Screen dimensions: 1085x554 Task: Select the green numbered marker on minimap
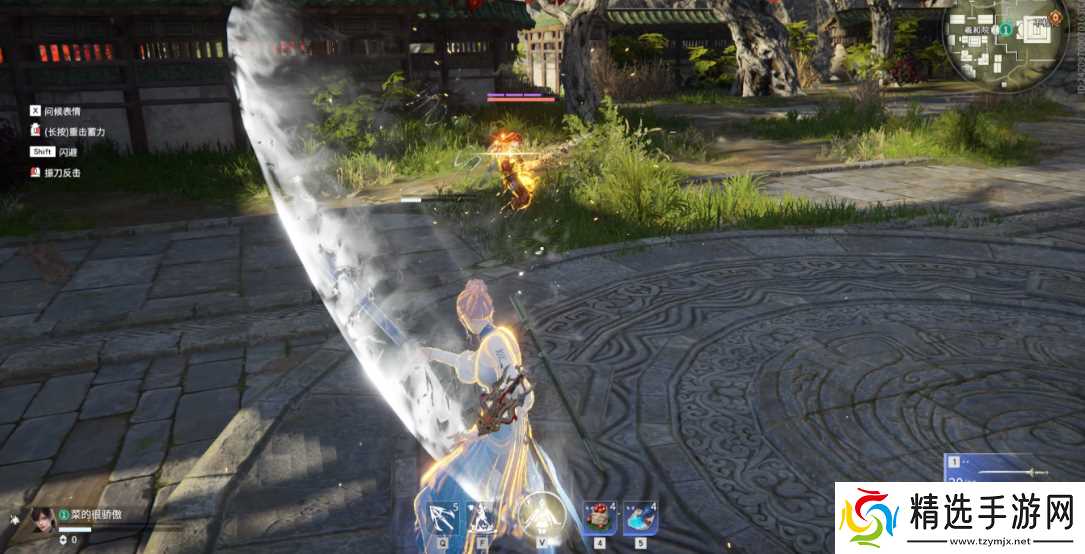pos(1005,31)
